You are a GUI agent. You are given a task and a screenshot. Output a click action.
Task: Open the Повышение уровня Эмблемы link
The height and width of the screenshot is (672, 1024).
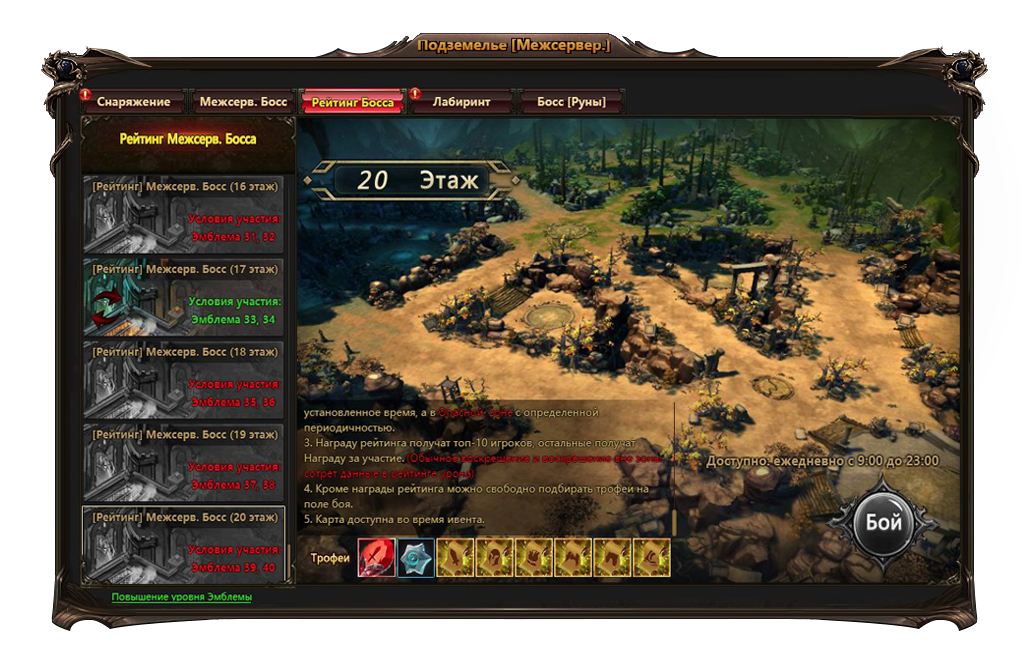[181, 597]
